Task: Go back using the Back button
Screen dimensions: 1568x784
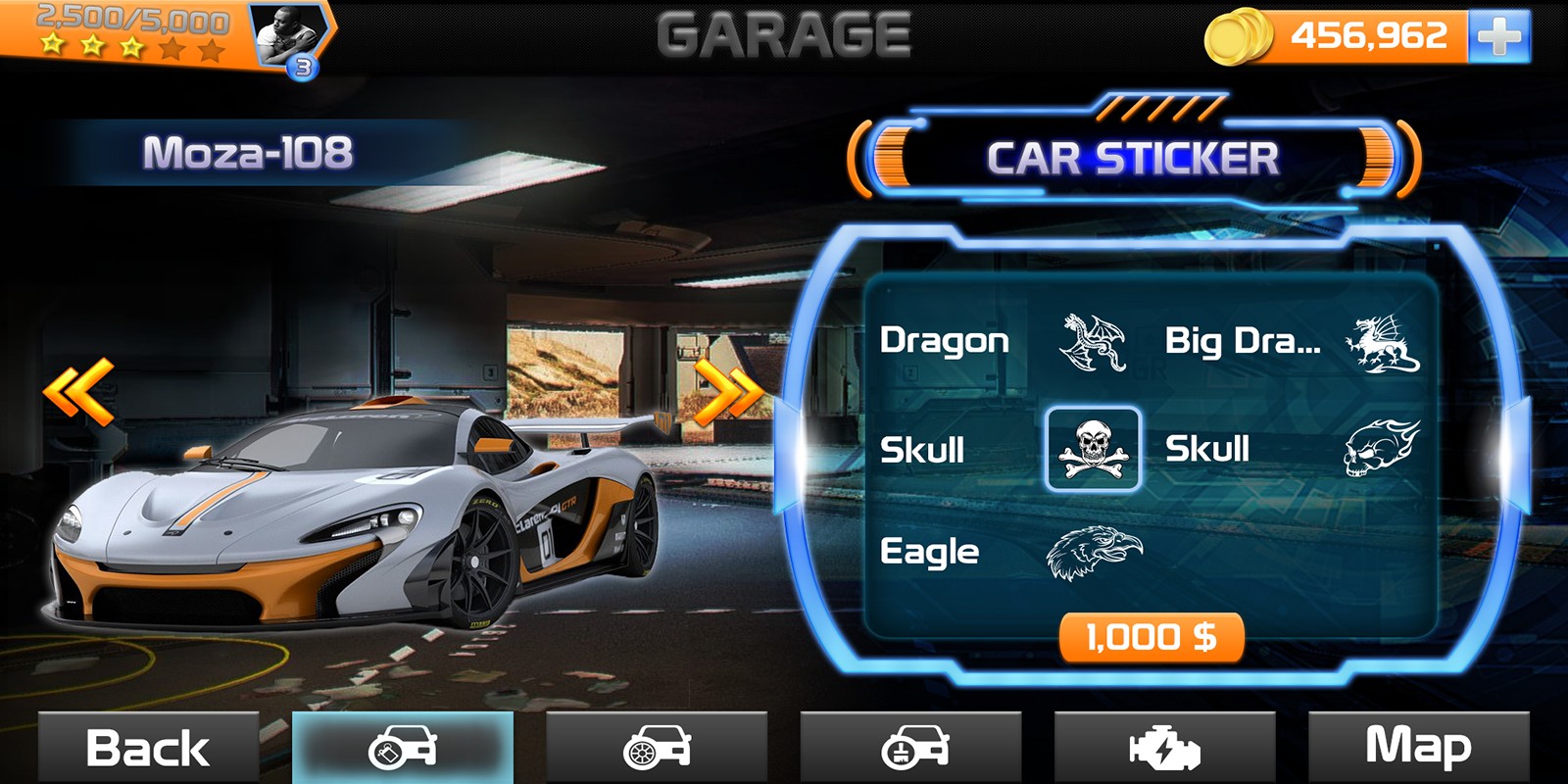Action: pos(148,748)
